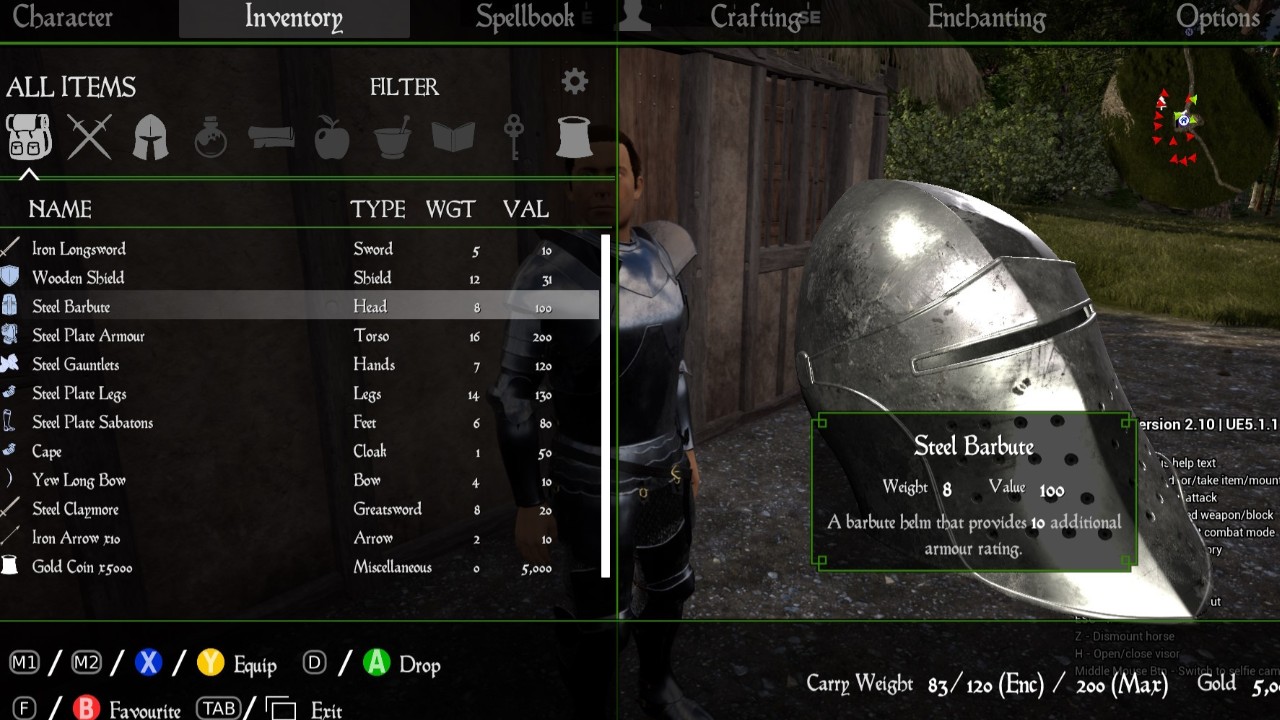Open the Options tab
The width and height of the screenshot is (1280, 720).
click(x=1217, y=18)
